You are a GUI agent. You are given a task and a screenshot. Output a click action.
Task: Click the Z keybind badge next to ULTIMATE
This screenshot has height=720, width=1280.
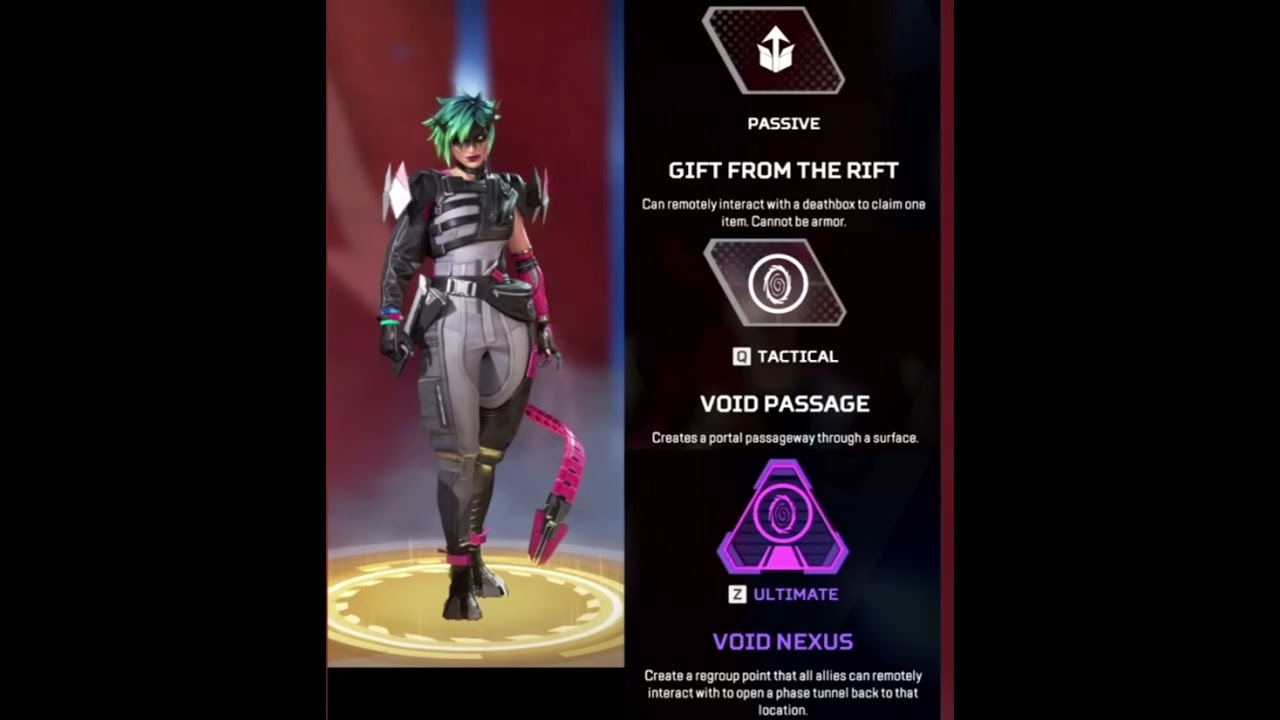[x=738, y=594]
